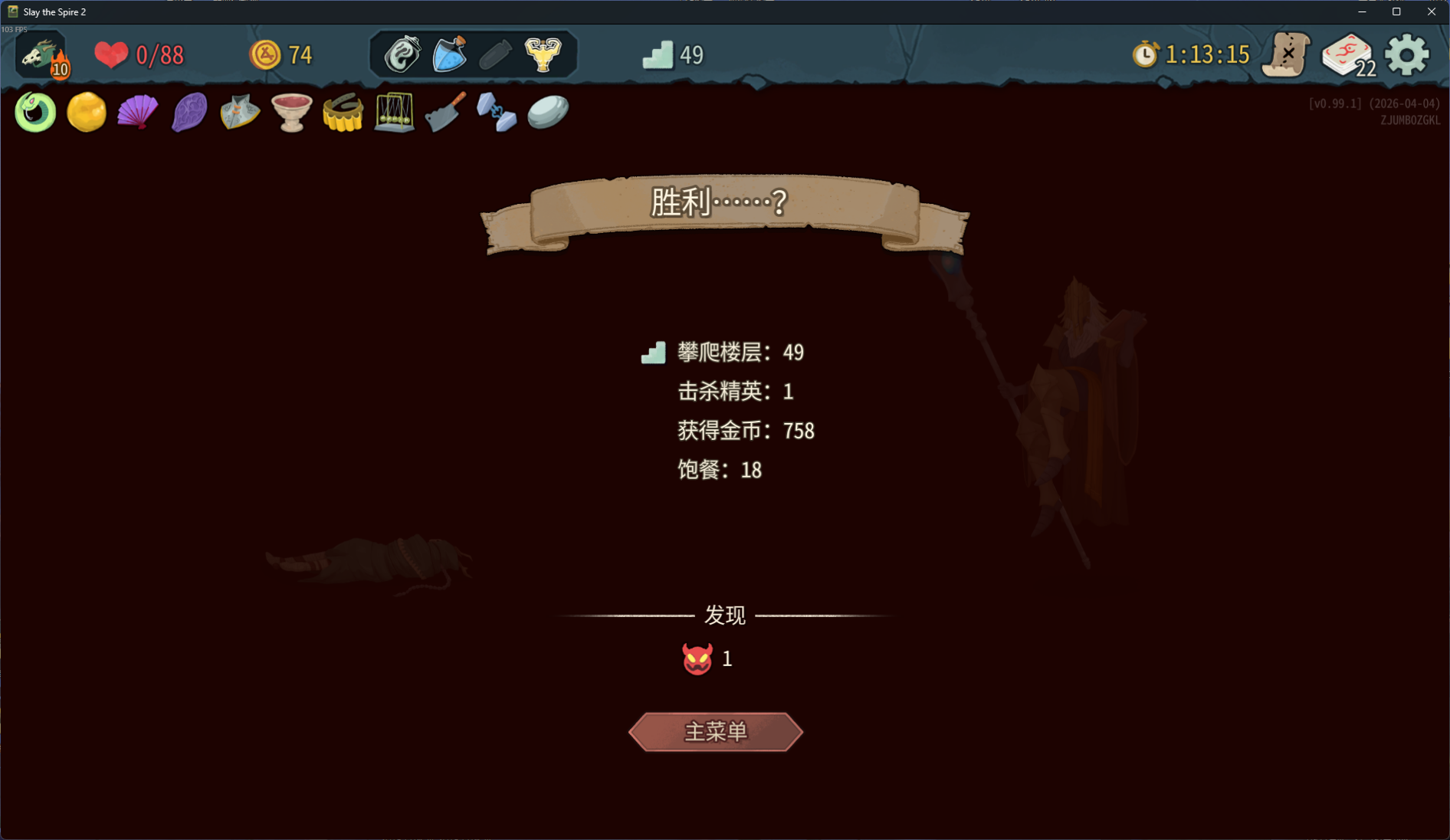Return to the main menu (主菜单)
This screenshot has width=1450, height=840.
click(715, 732)
